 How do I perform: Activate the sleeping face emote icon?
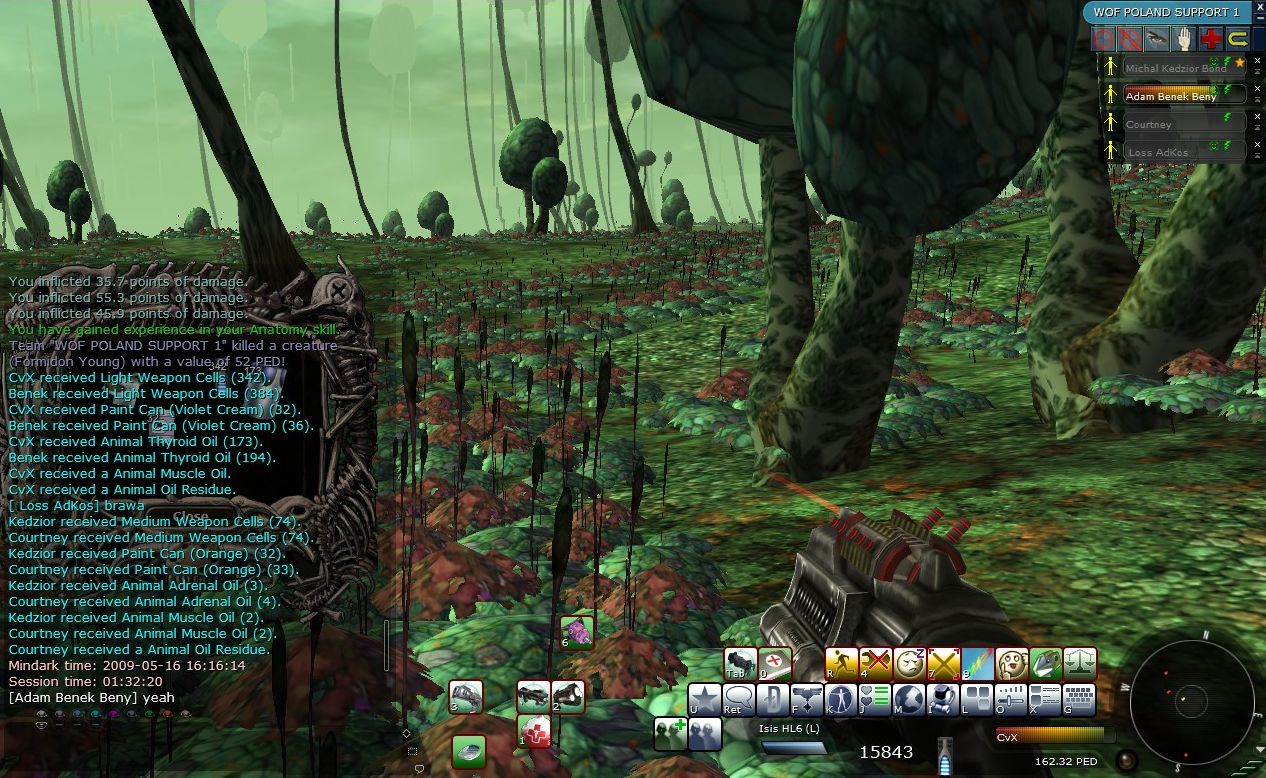(909, 663)
